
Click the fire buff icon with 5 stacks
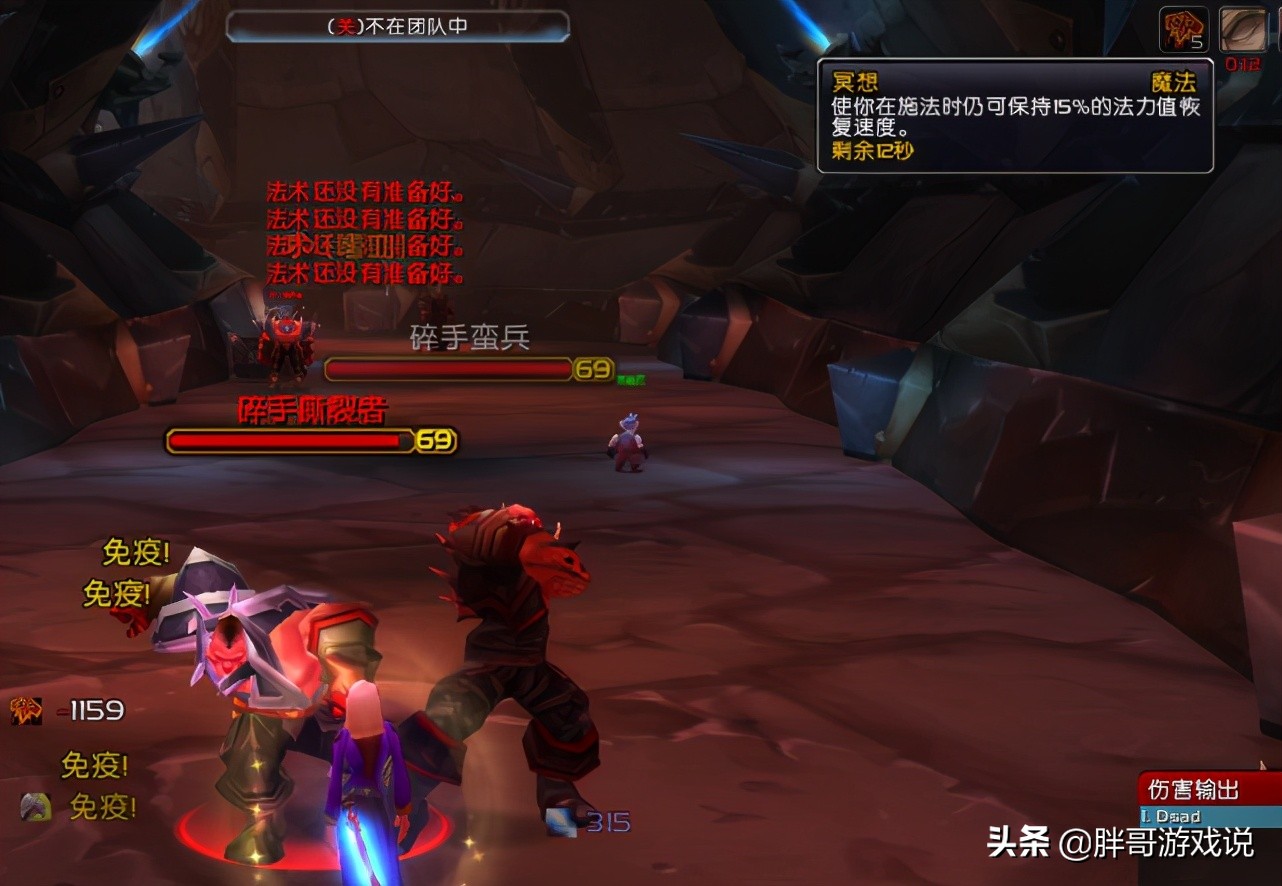point(1182,29)
